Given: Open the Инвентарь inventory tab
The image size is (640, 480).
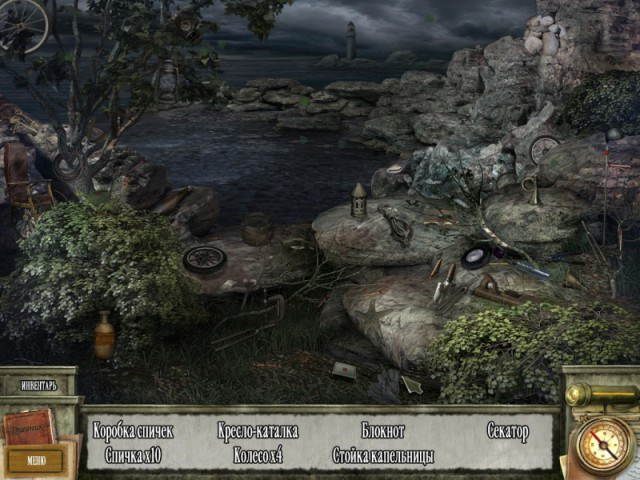Looking at the screenshot, I should point(37,384).
